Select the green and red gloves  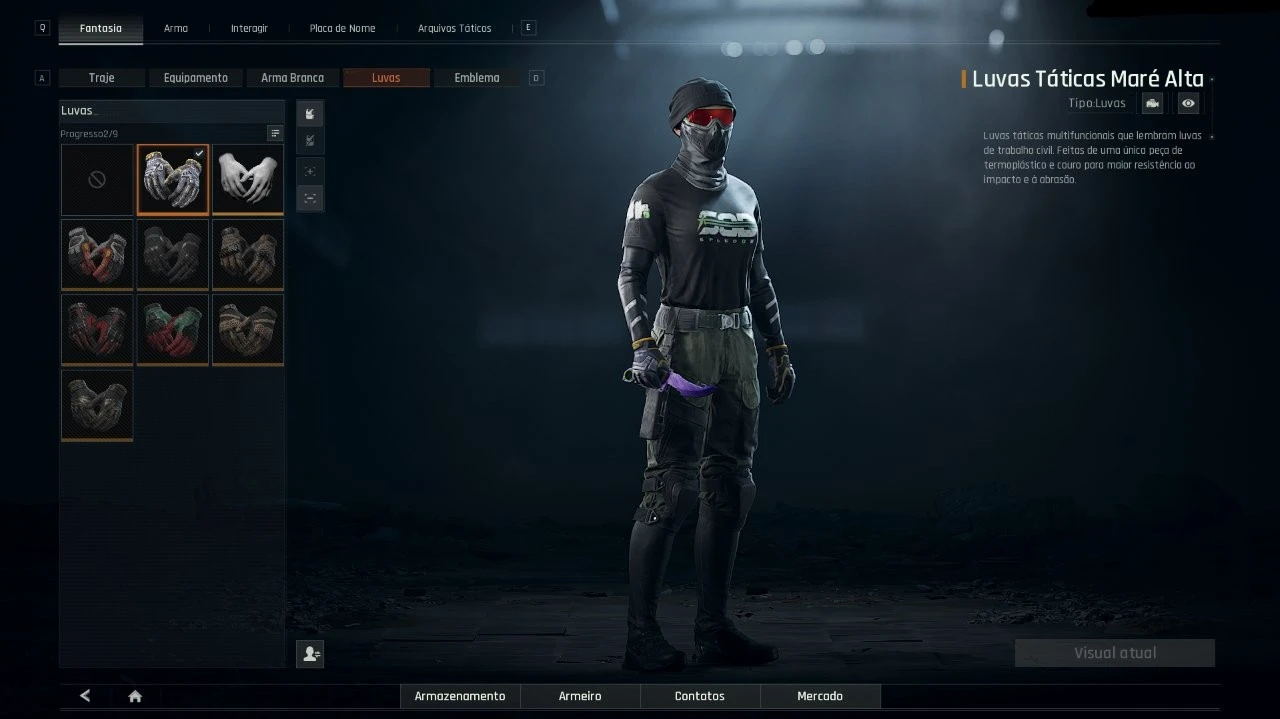pyautogui.click(x=173, y=329)
